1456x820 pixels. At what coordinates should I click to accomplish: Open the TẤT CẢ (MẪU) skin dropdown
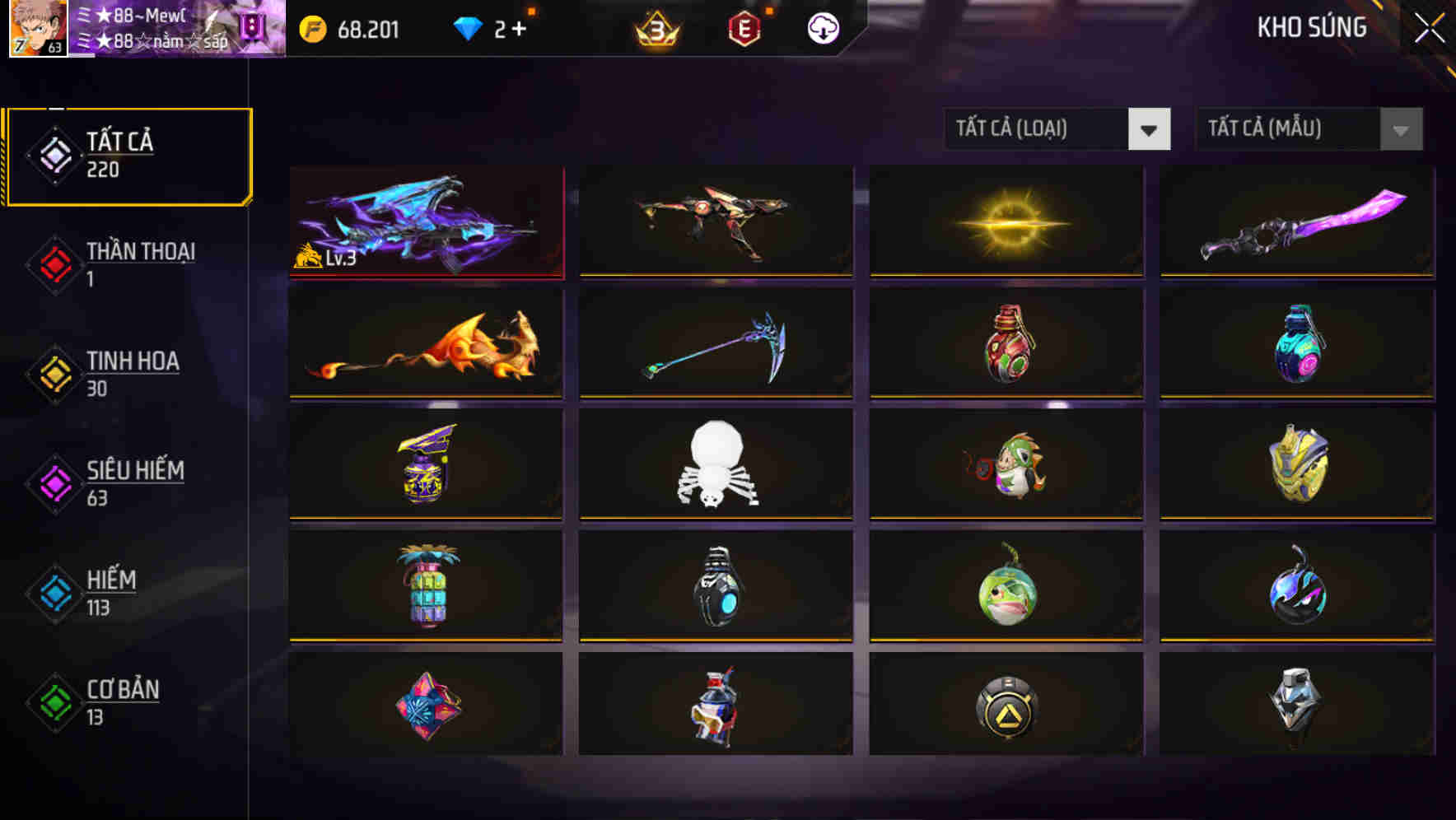[1308, 129]
